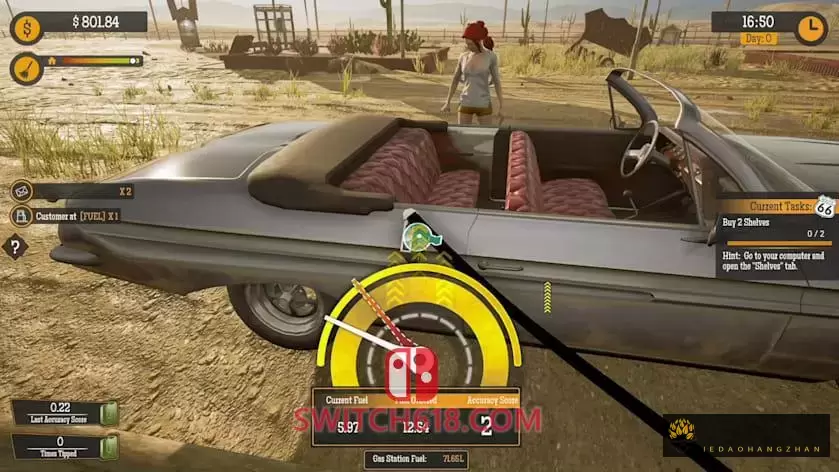
Task: Open the question mark help icon
Action: pyautogui.click(x=15, y=246)
